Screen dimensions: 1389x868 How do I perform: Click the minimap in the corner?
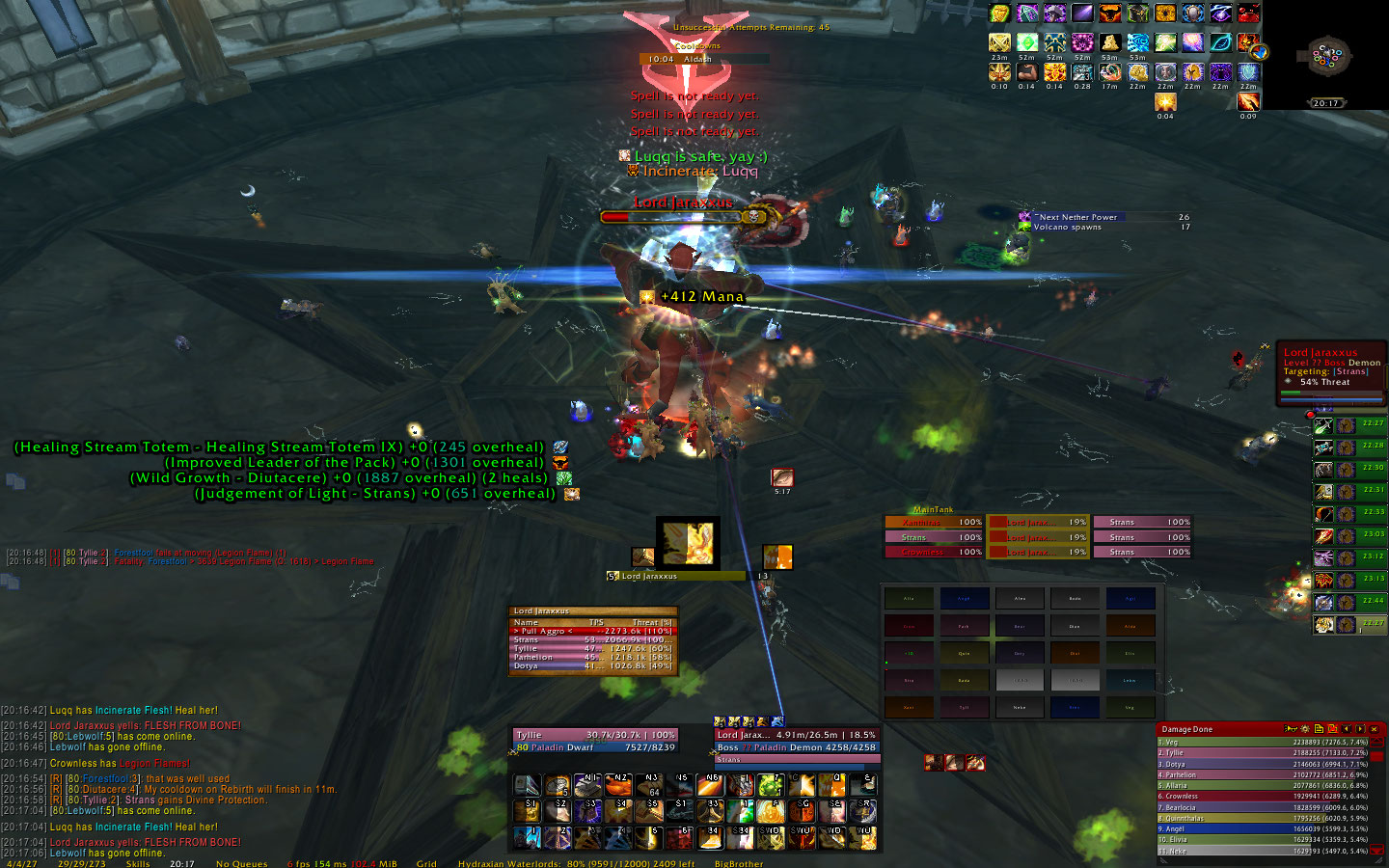click(1327, 56)
